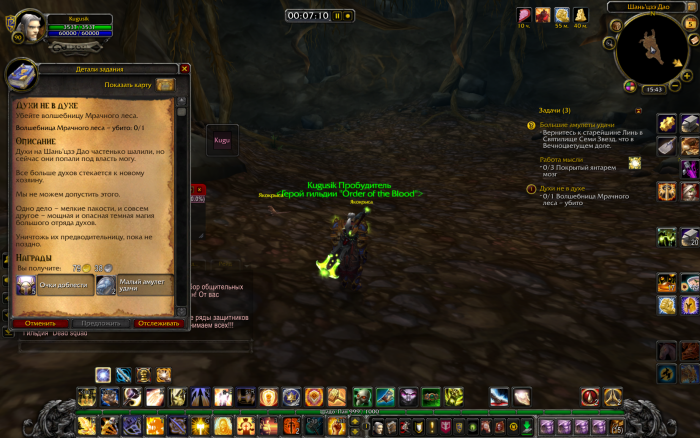Select the 'Большие амулеты удачи' tracked quest
The width and height of the screenshot is (700, 438).
coord(573,125)
